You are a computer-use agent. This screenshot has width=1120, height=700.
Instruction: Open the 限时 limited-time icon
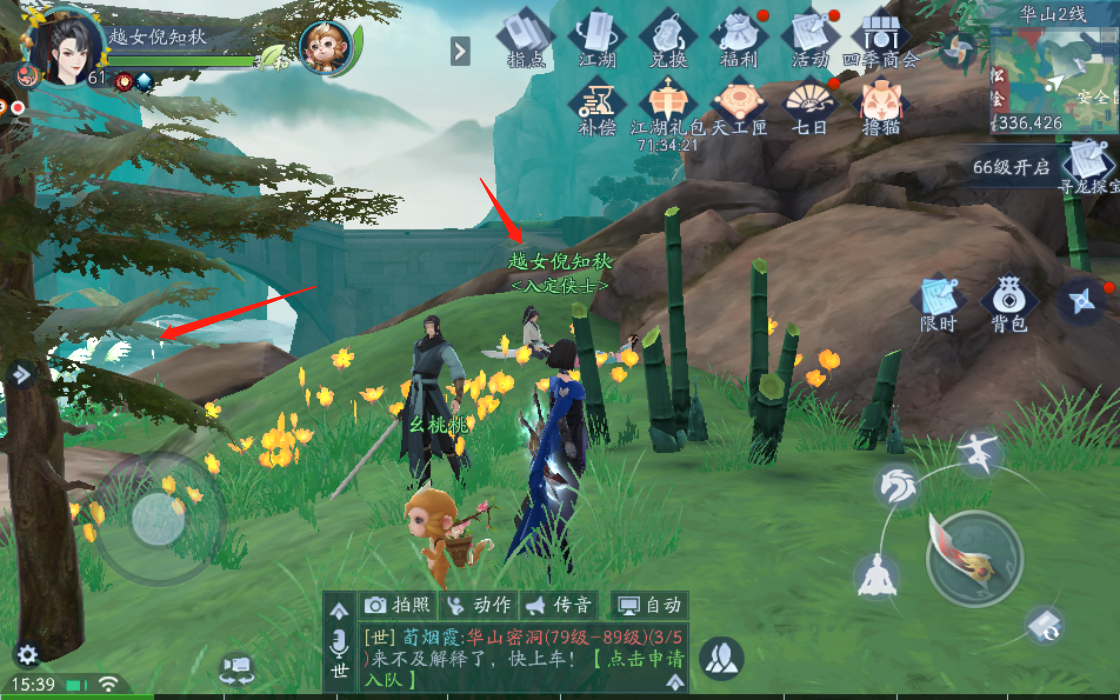point(938,304)
